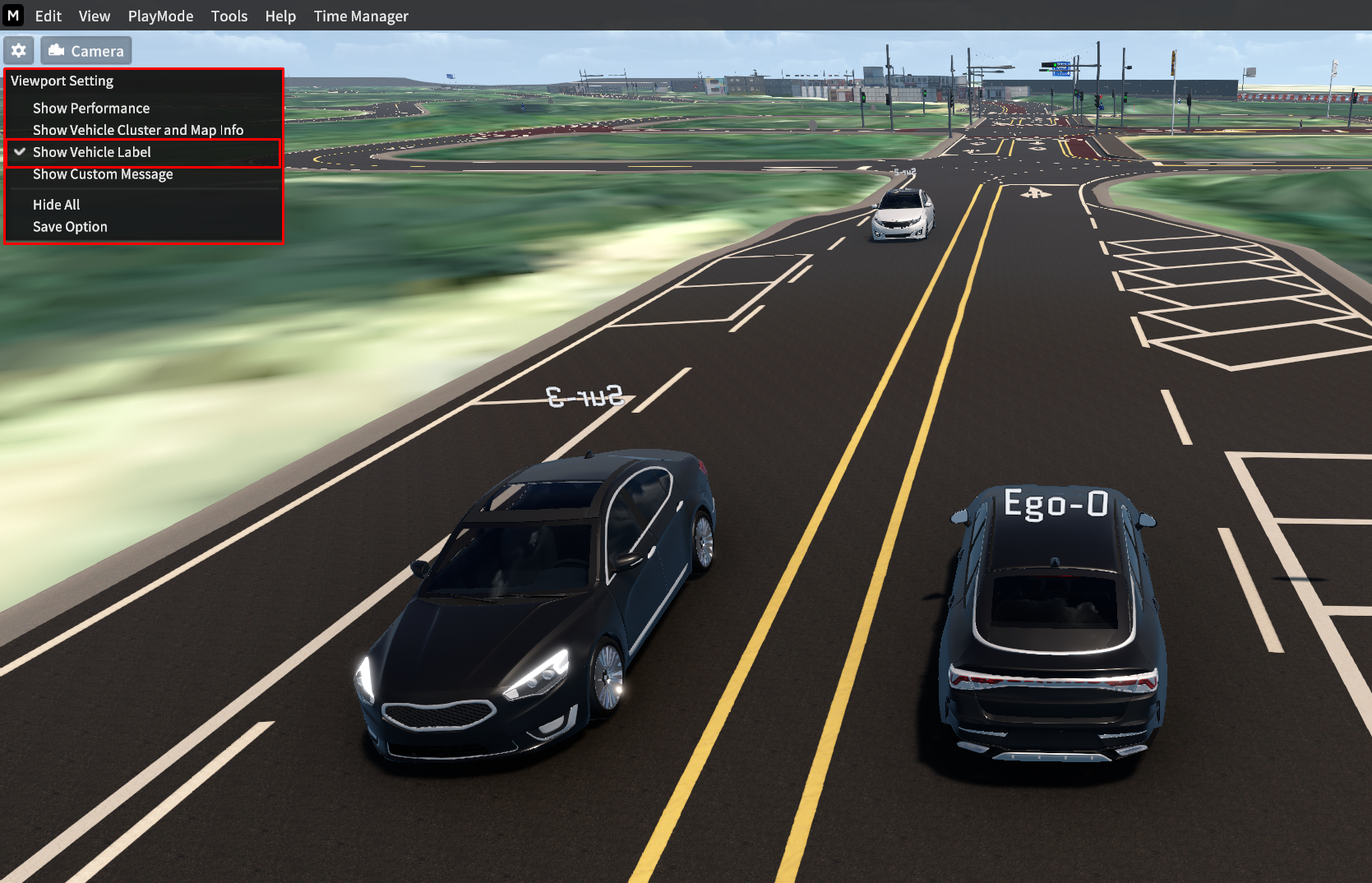Enable Show Vehicle Cluster and Map Info

pos(137,130)
